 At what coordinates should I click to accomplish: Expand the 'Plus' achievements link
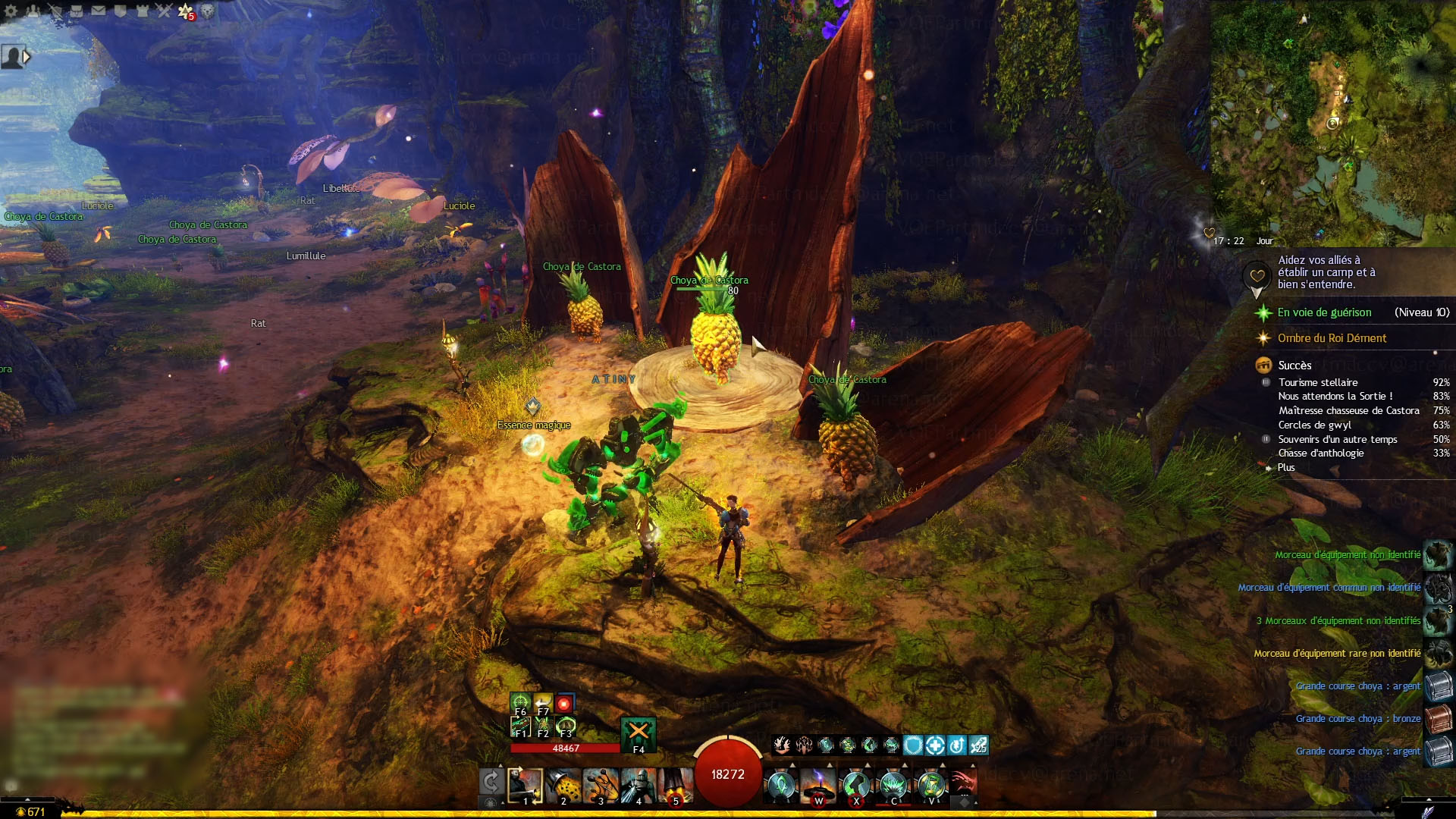[x=1286, y=468]
